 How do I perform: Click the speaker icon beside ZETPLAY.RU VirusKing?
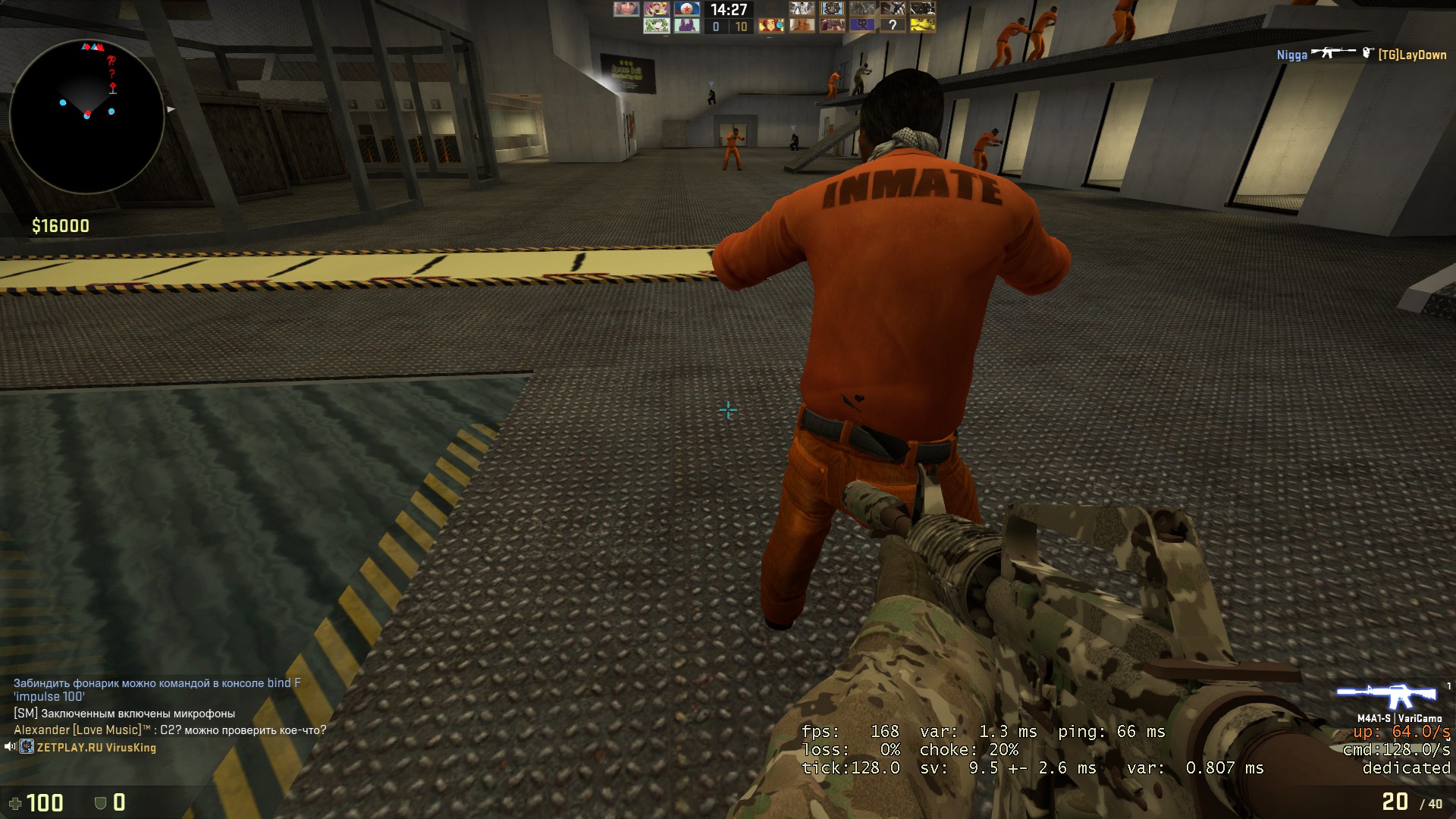pos(10,747)
